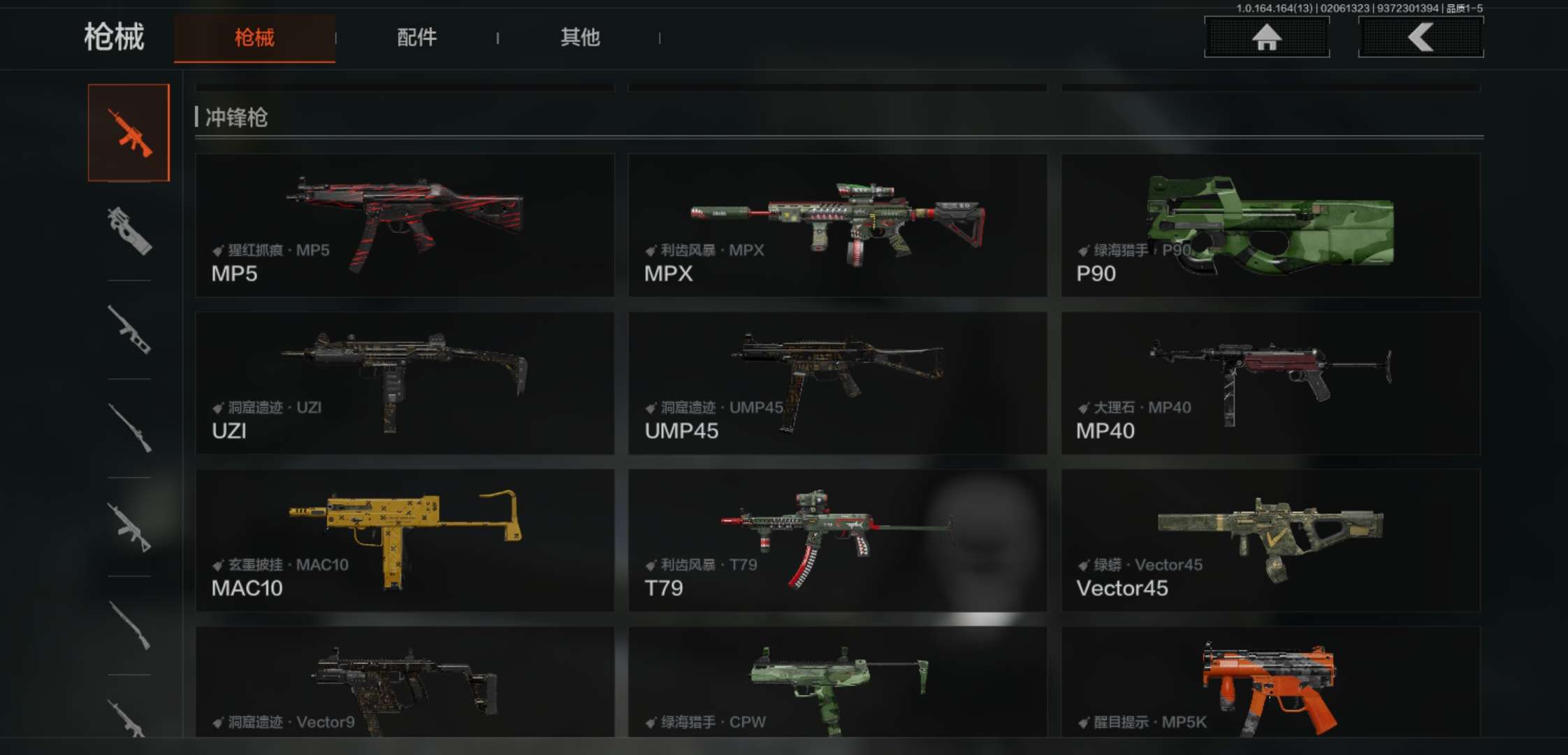Click the back arrow button
1568x755 pixels.
pos(1421,37)
